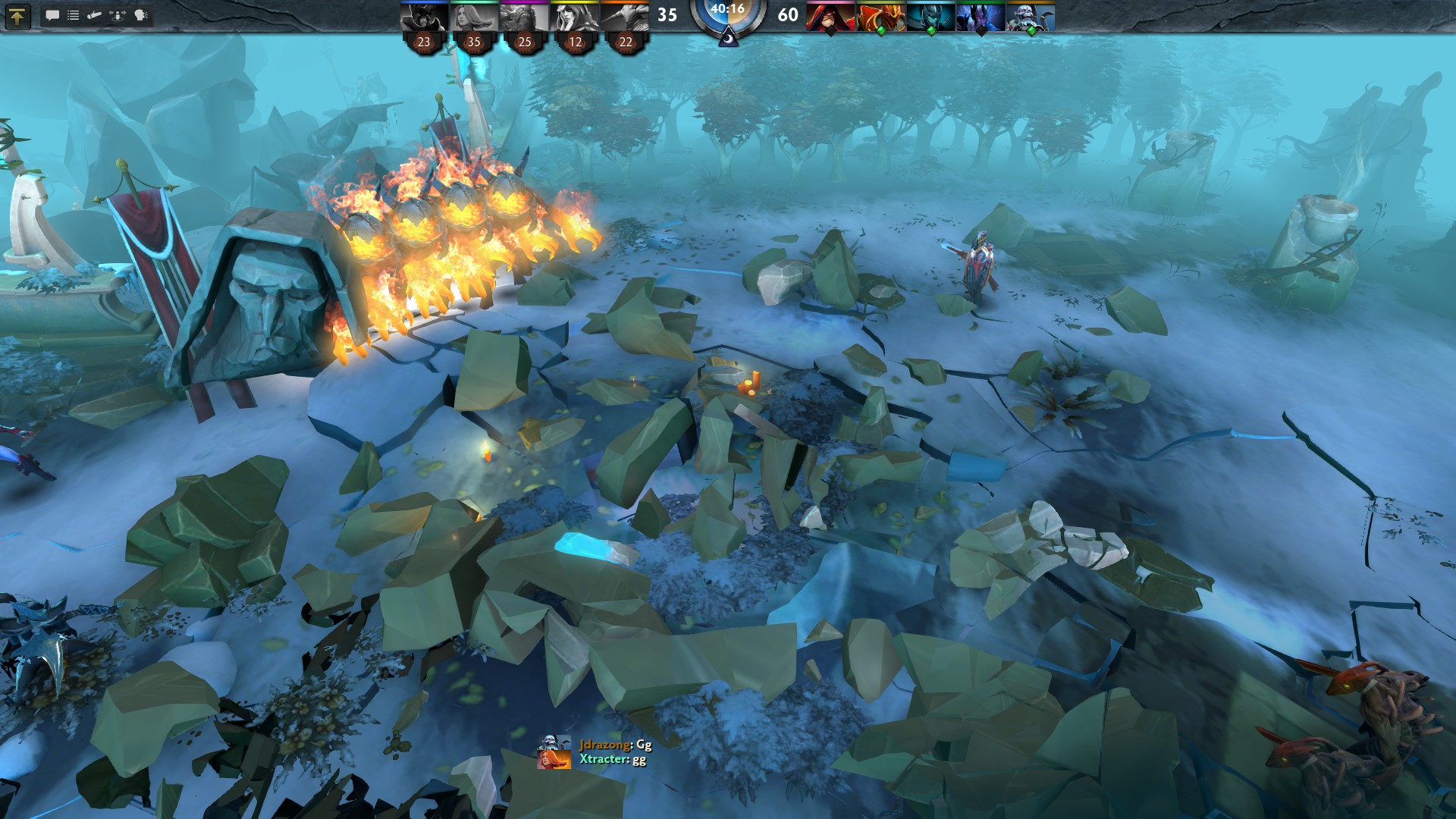1456x819 pixels.
Task: Select the red-hooded bearded hero portrait
Action: click(x=830, y=17)
